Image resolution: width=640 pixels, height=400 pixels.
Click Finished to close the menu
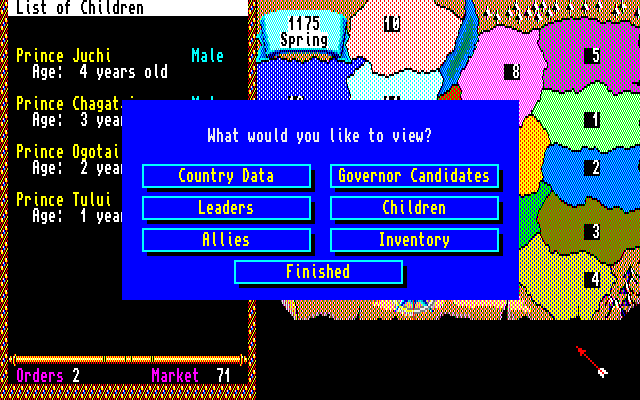(x=318, y=272)
